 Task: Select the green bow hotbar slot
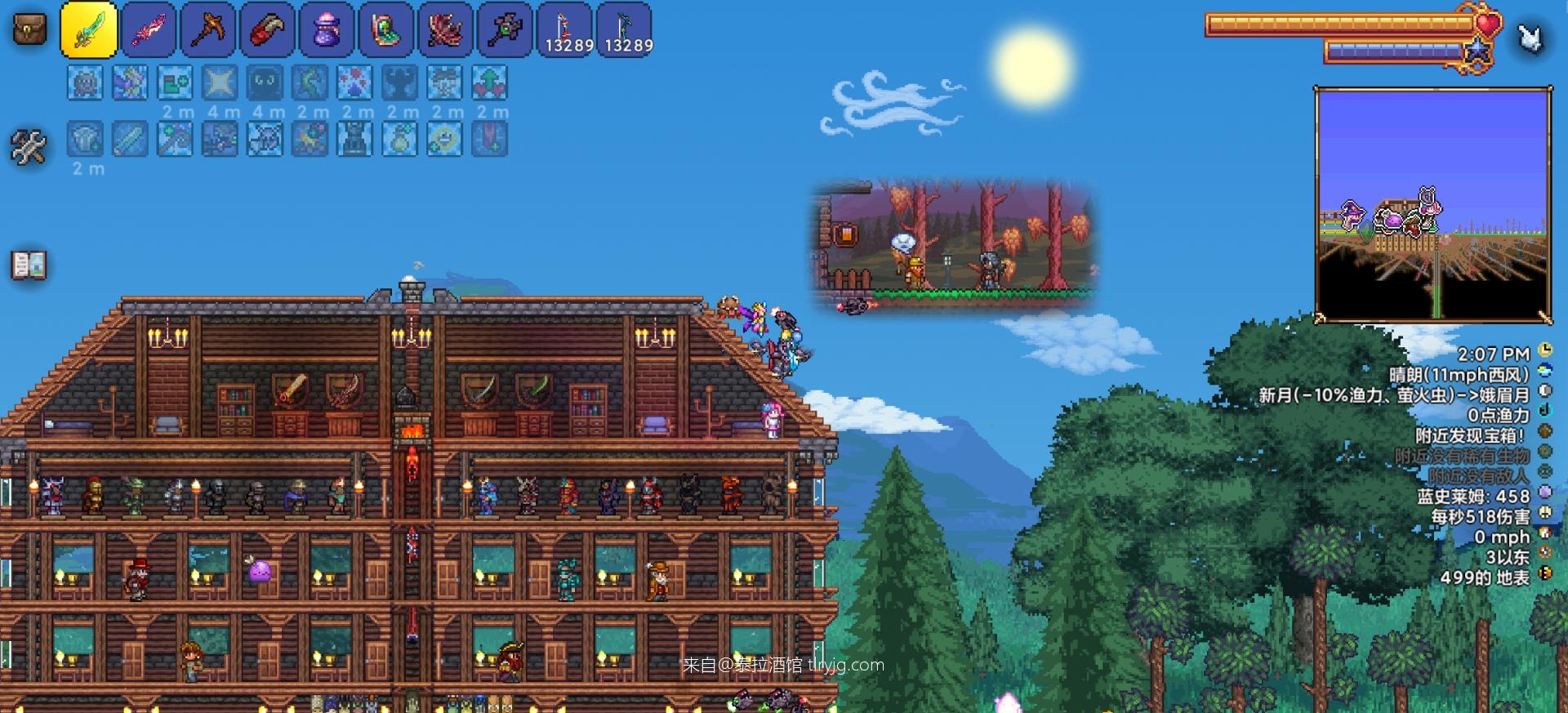coord(625,30)
